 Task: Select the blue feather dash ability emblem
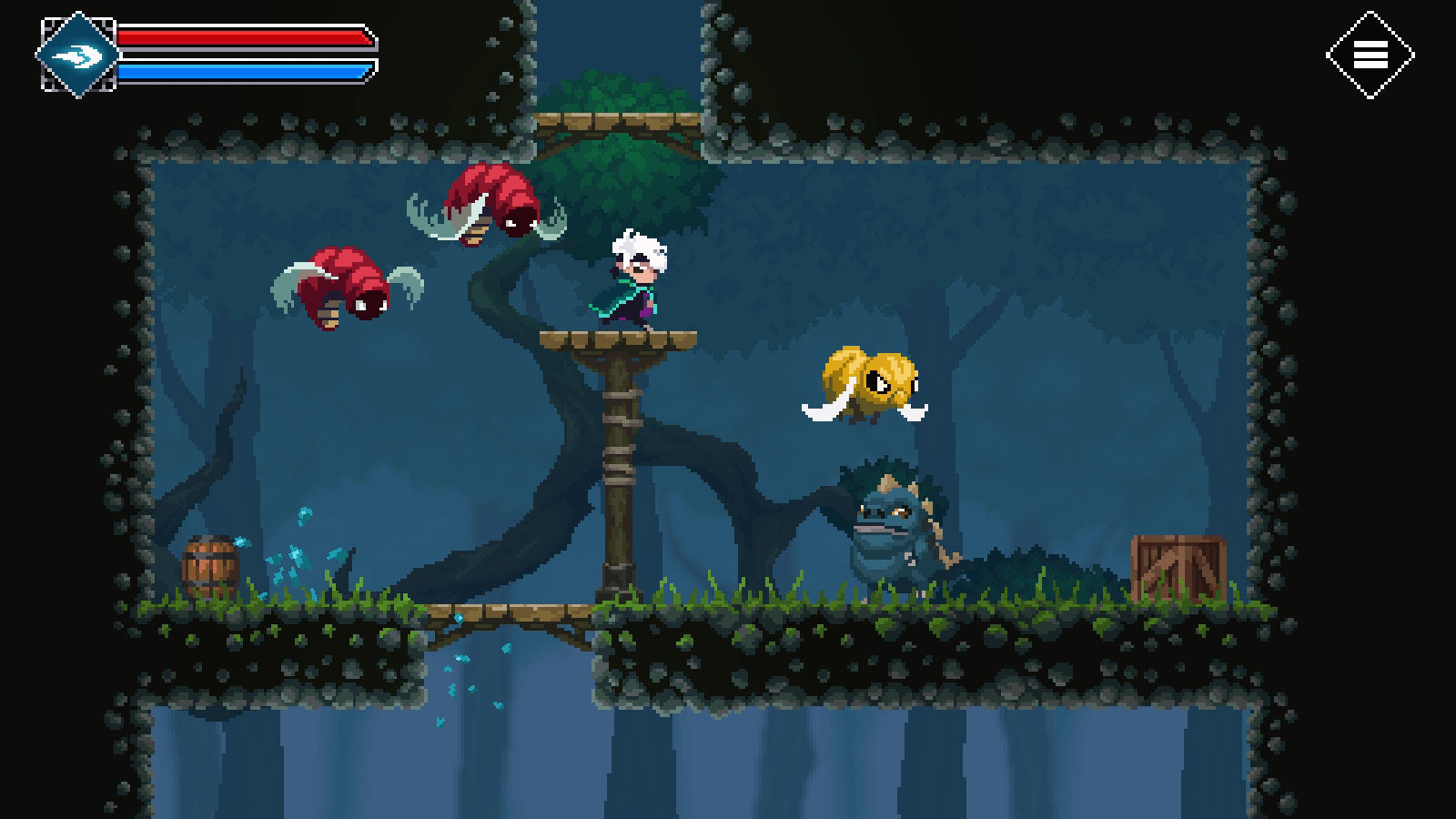click(x=77, y=53)
